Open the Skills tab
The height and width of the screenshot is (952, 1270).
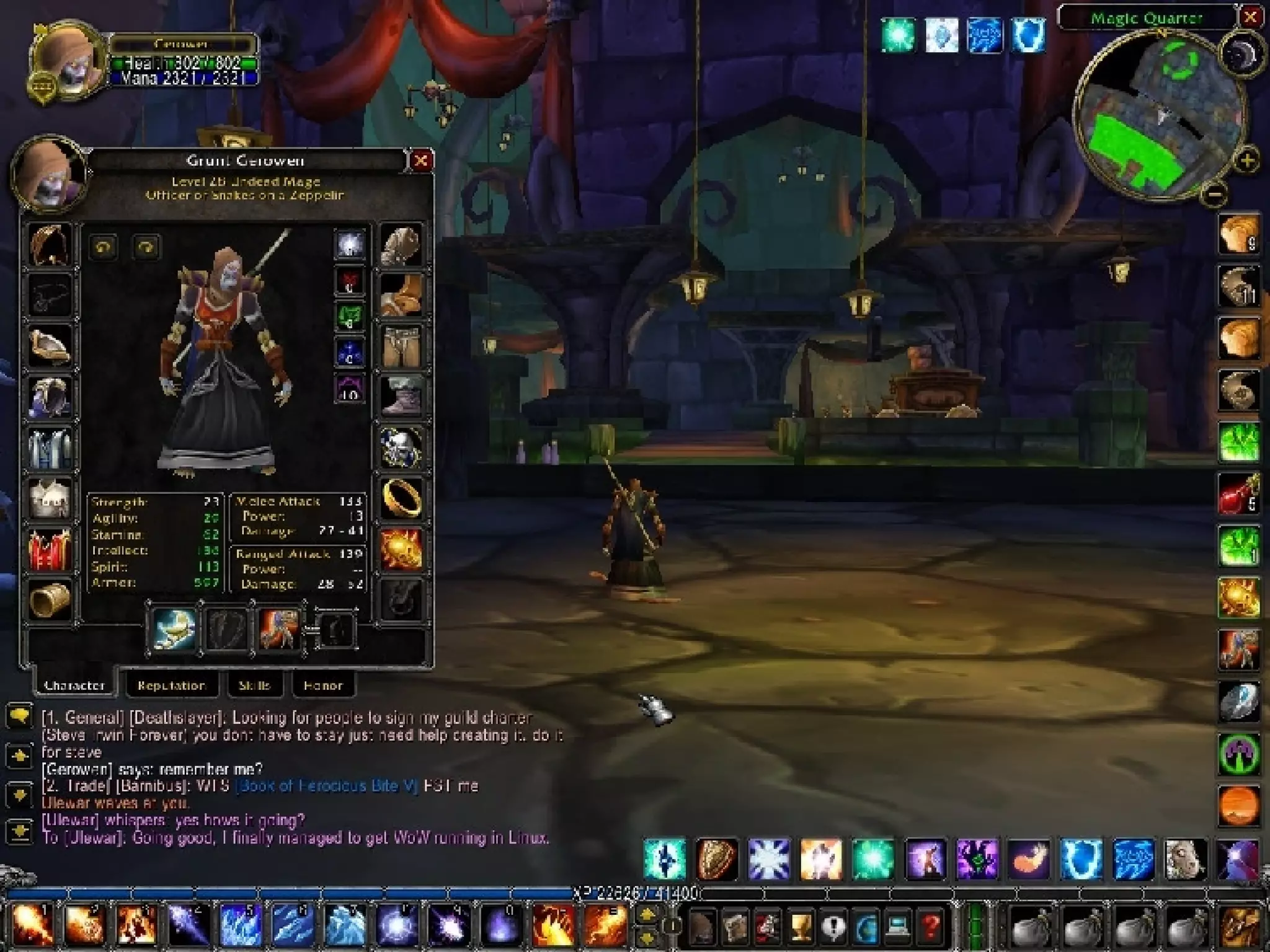[254, 685]
